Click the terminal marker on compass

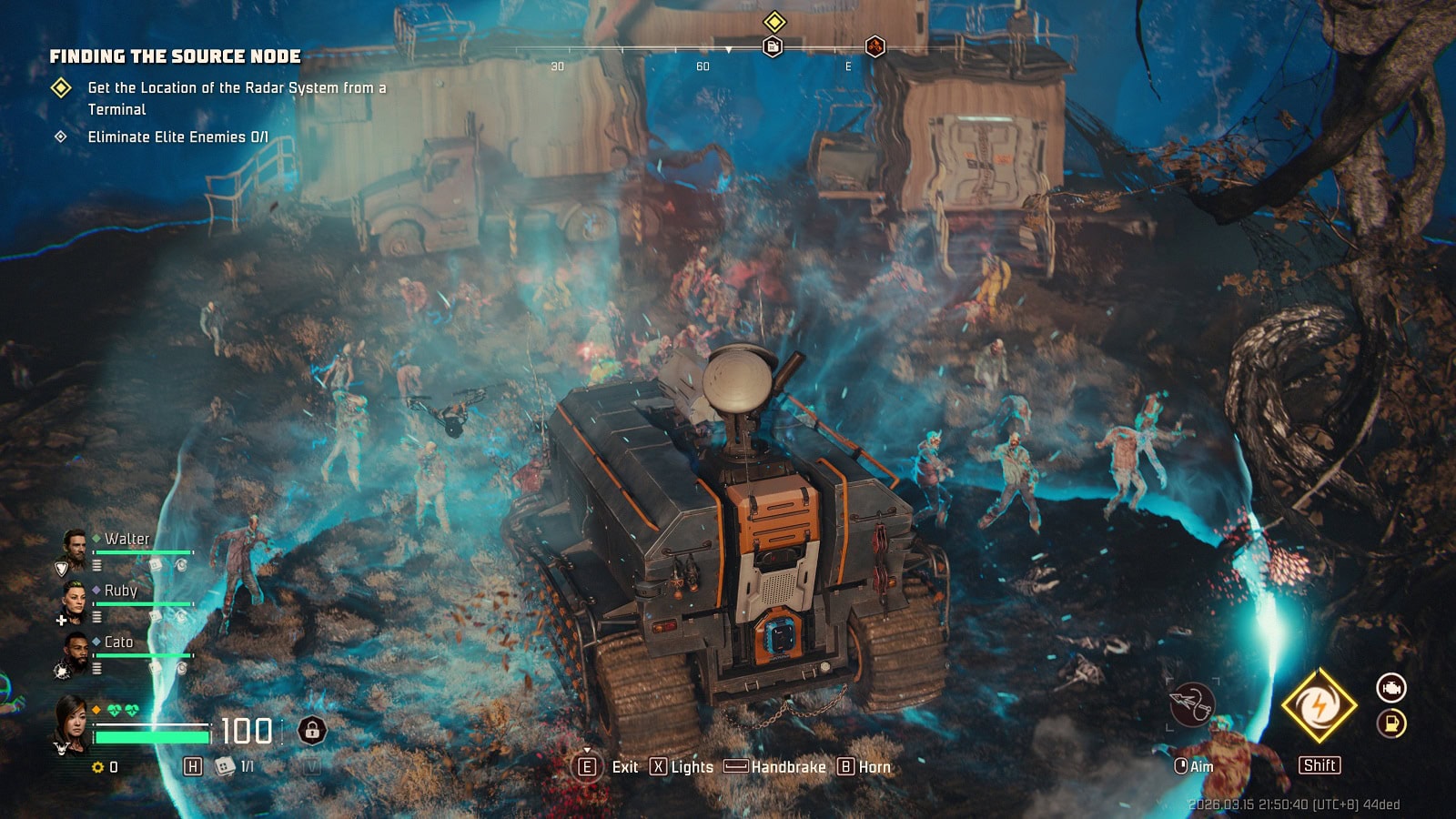773,46
